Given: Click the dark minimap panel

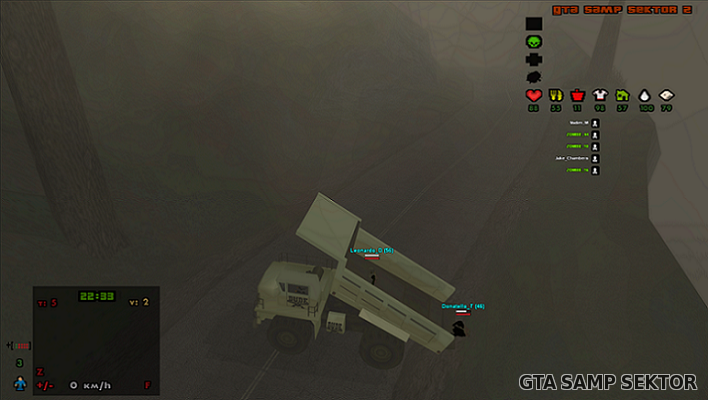Looking at the screenshot, I should tap(96, 340).
